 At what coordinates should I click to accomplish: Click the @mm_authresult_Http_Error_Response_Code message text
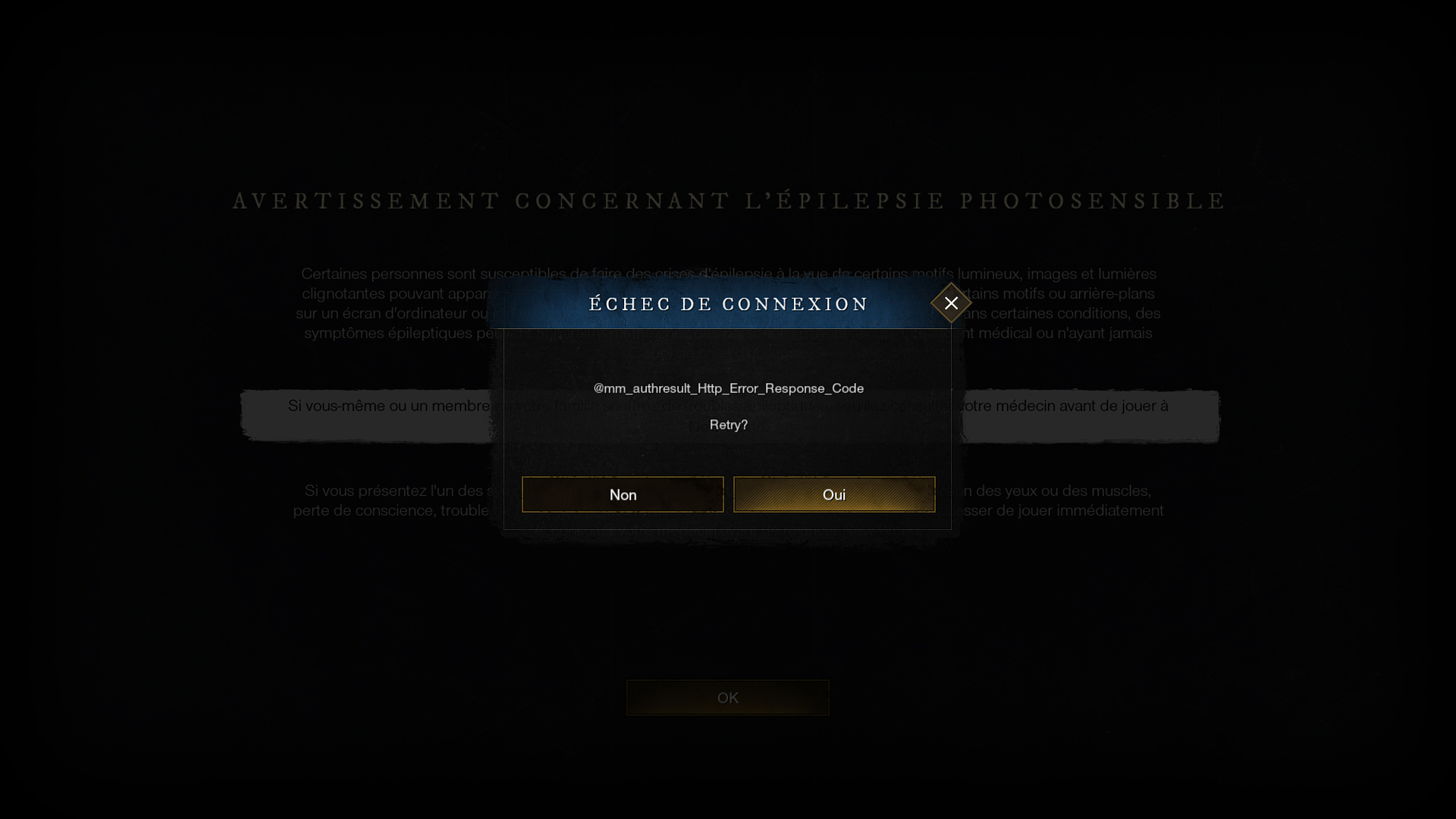pyautogui.click(x=728, y=388)
